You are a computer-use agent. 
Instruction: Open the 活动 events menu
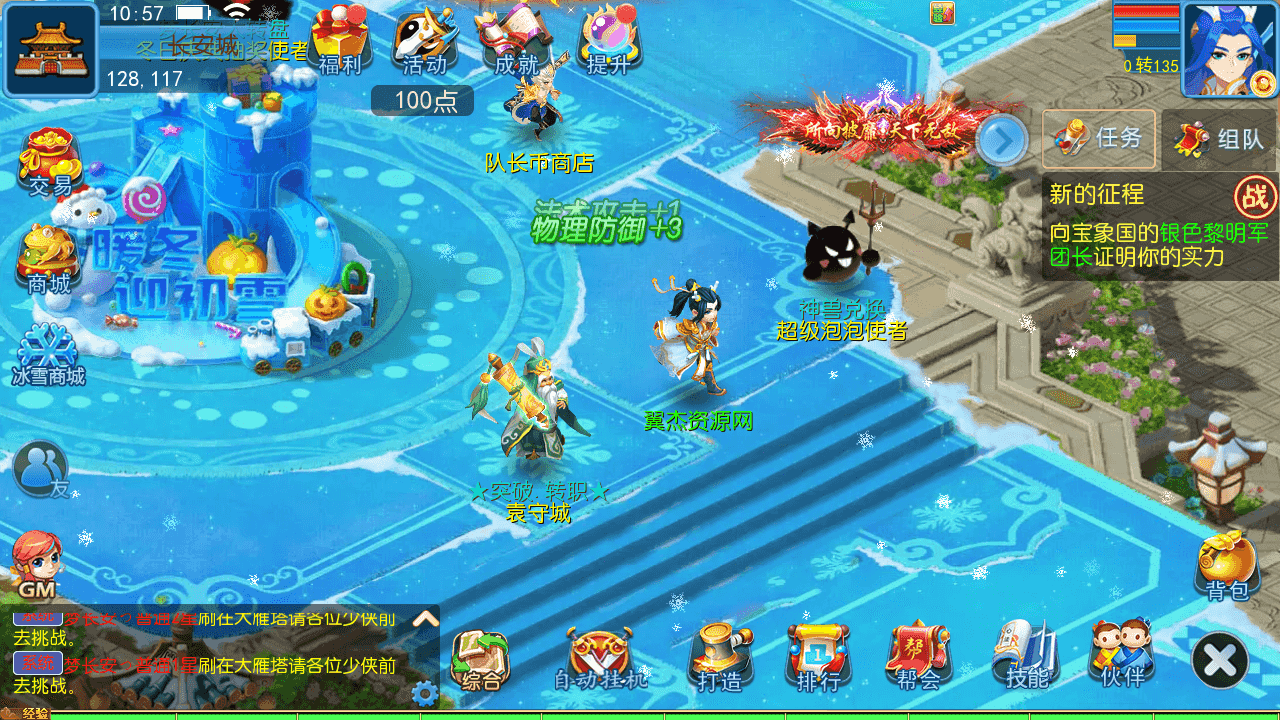(x=424, y=42)
